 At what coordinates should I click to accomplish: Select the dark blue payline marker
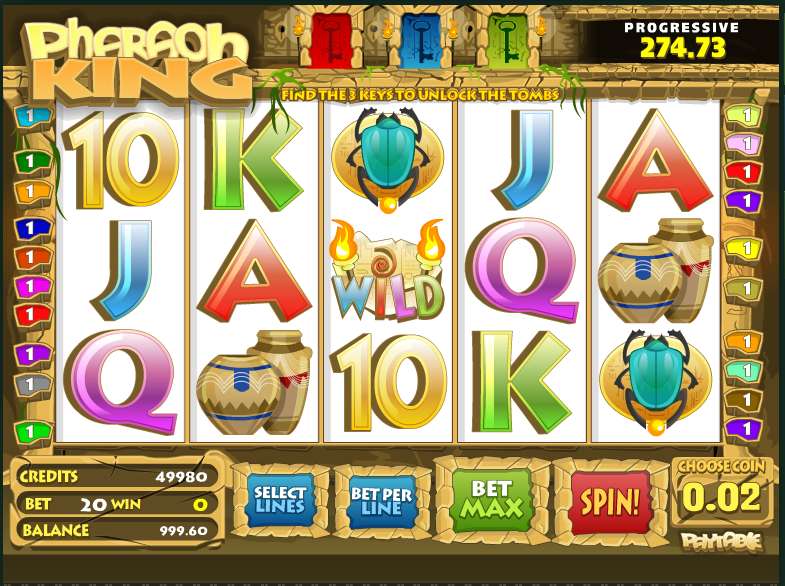[31, 228]
